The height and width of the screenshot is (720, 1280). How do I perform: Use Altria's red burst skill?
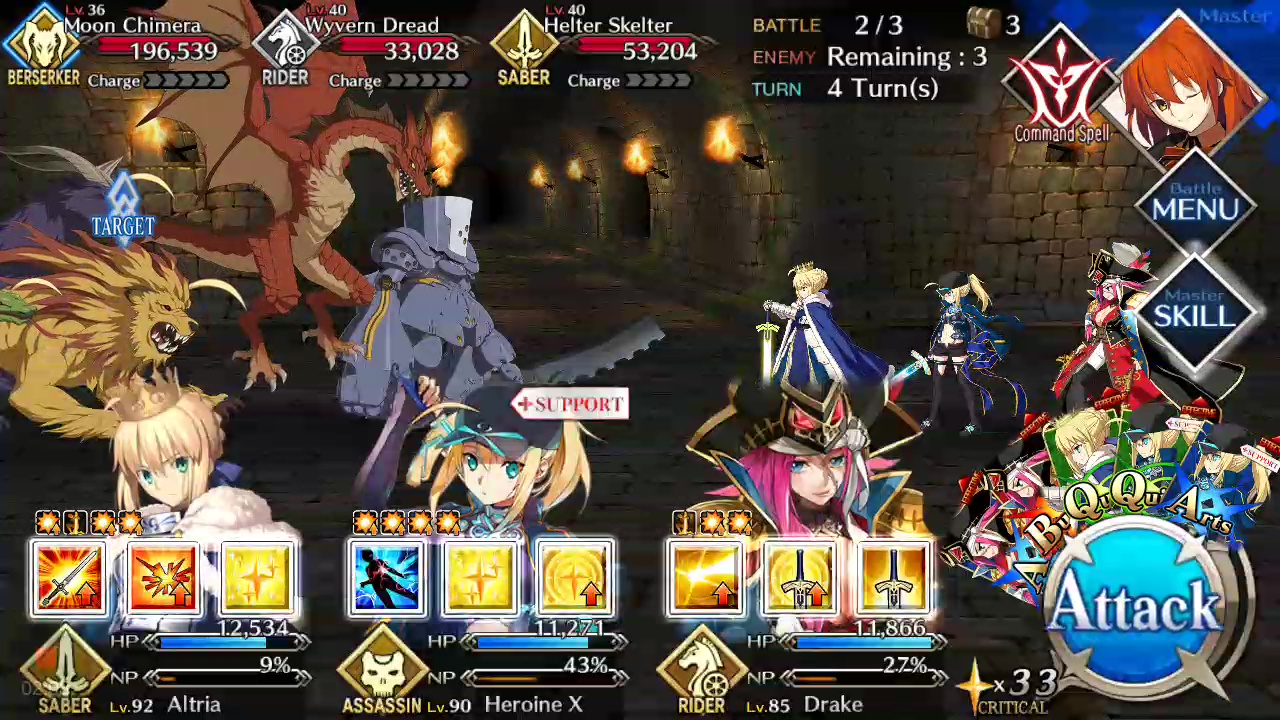click(163, 578)
